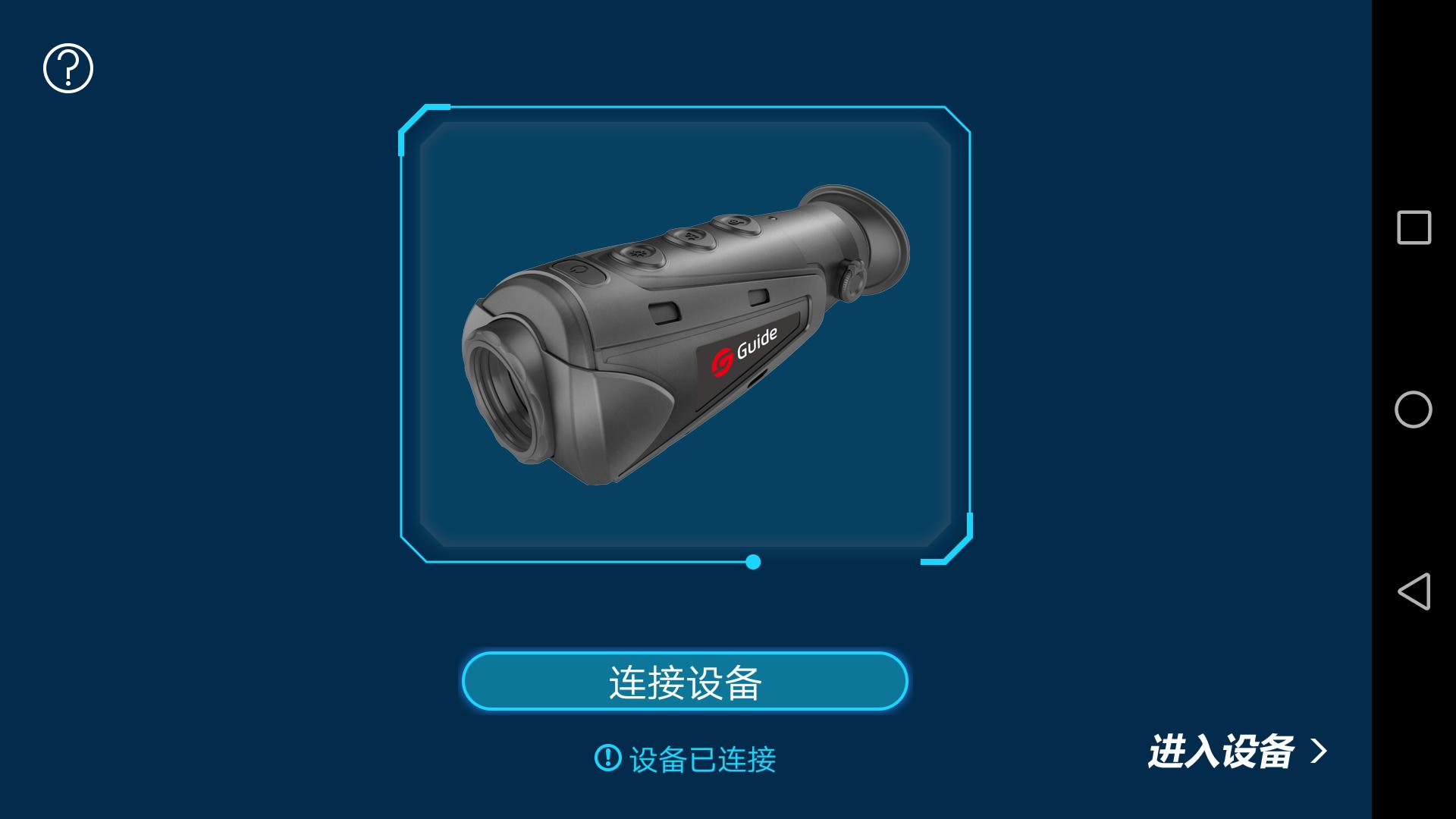The height and width of the screenshot is (819, 1456).
Task: Click the blue dot on the frame border
Action: point(752,562)
